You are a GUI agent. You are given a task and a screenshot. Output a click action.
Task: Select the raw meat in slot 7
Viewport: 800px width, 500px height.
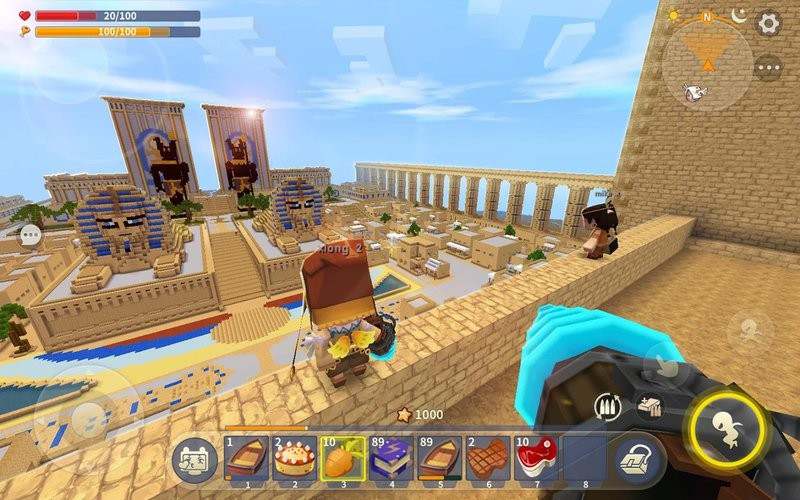[x=536, y=459]
